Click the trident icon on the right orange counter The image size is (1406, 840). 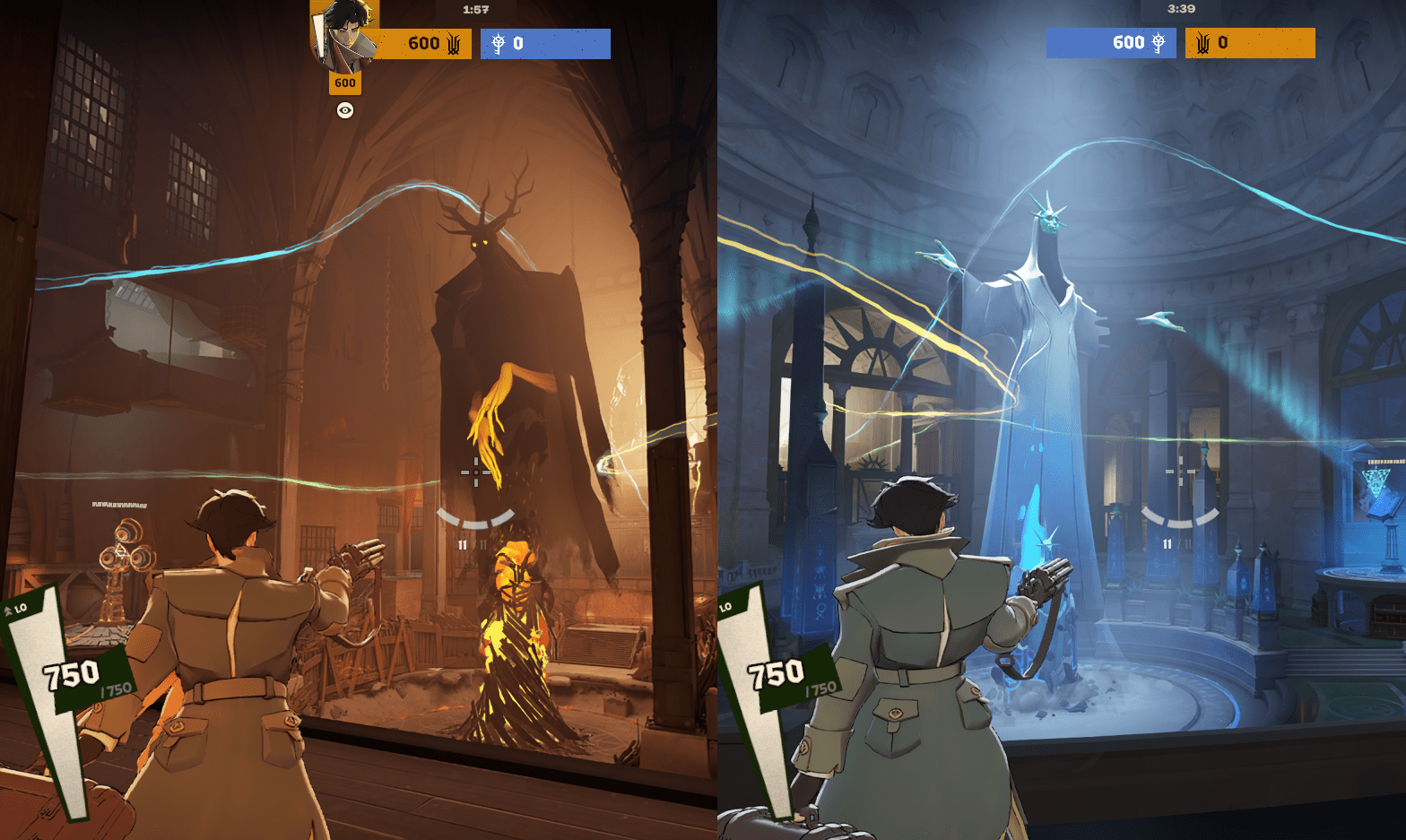click(1202, 42)
